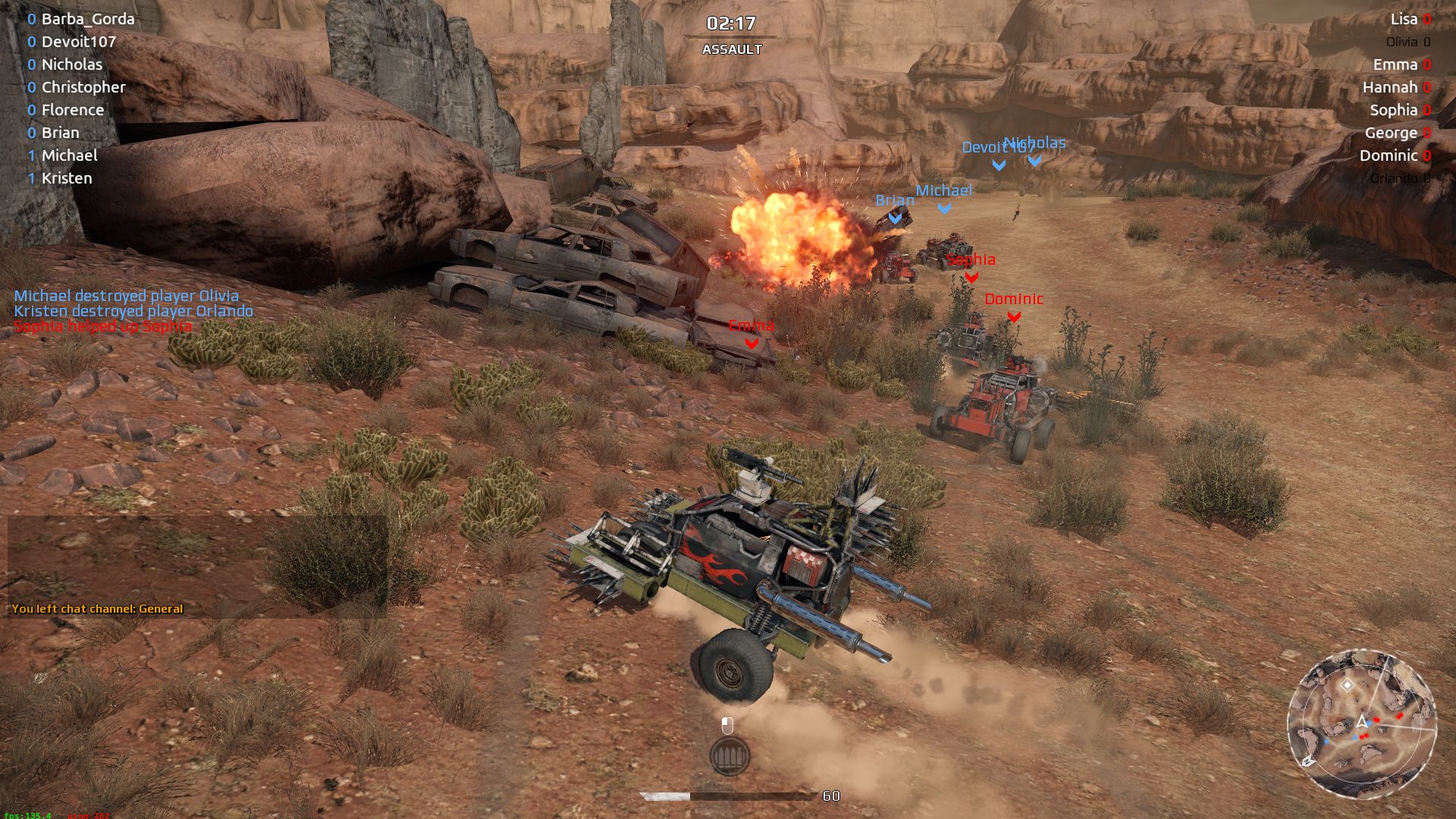1456x819 pixels.
Task: Click the Emma enemy marker near the wrecked cars
Action: [750, 341]
